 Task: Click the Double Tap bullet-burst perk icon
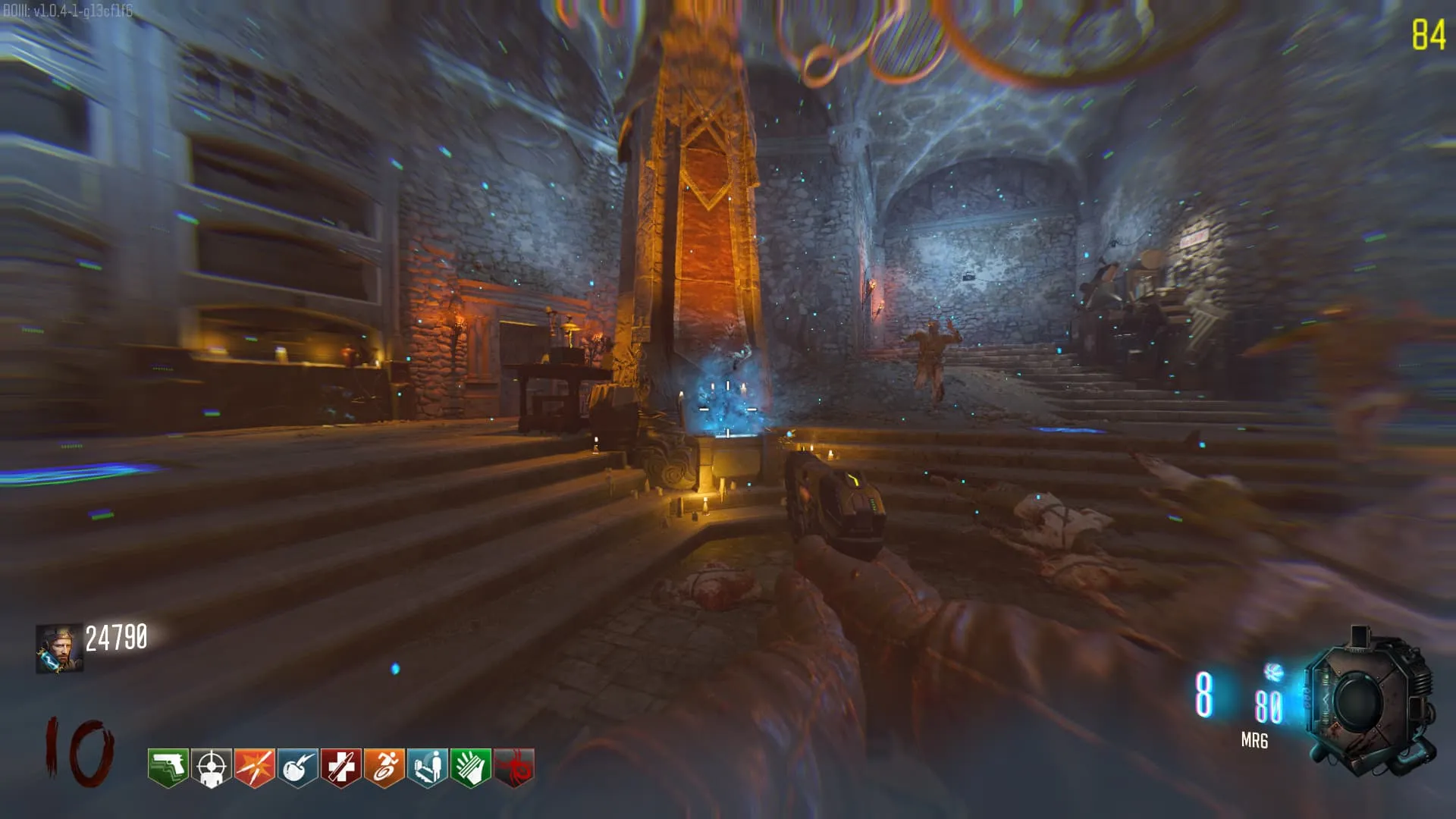pos(254,767)
